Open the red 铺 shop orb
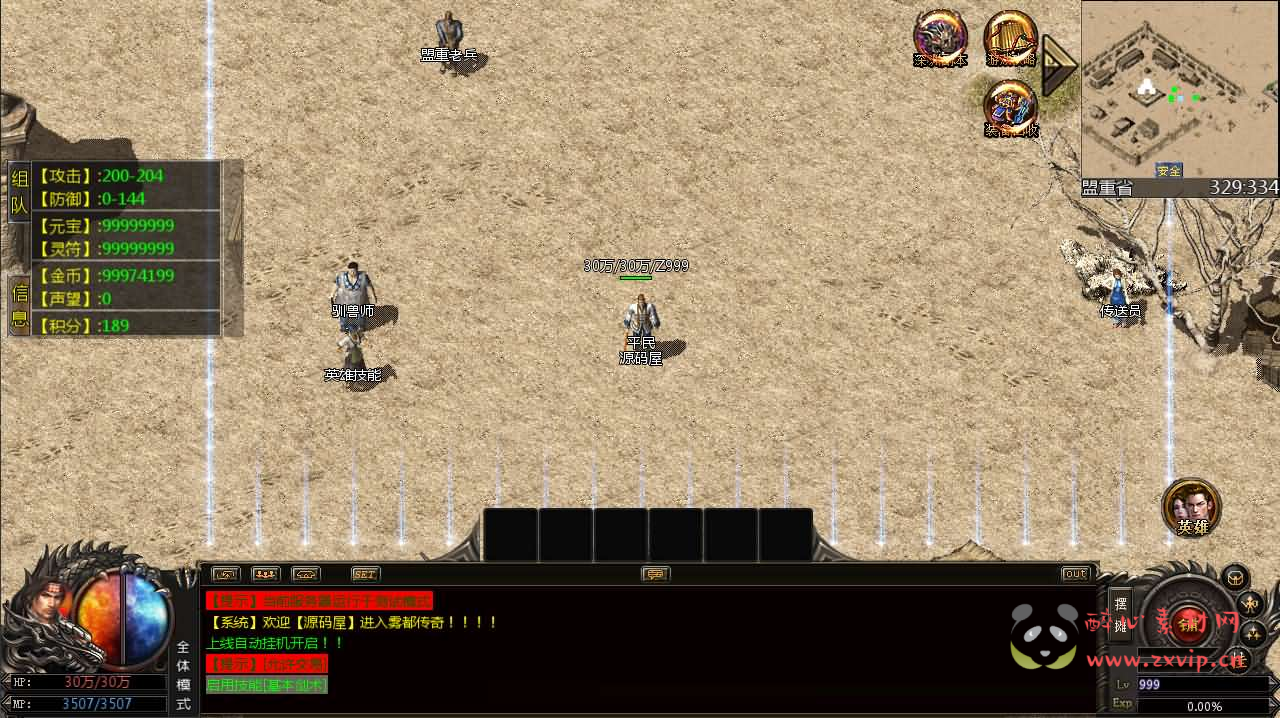1280x718 pixels. [1189, 622]
